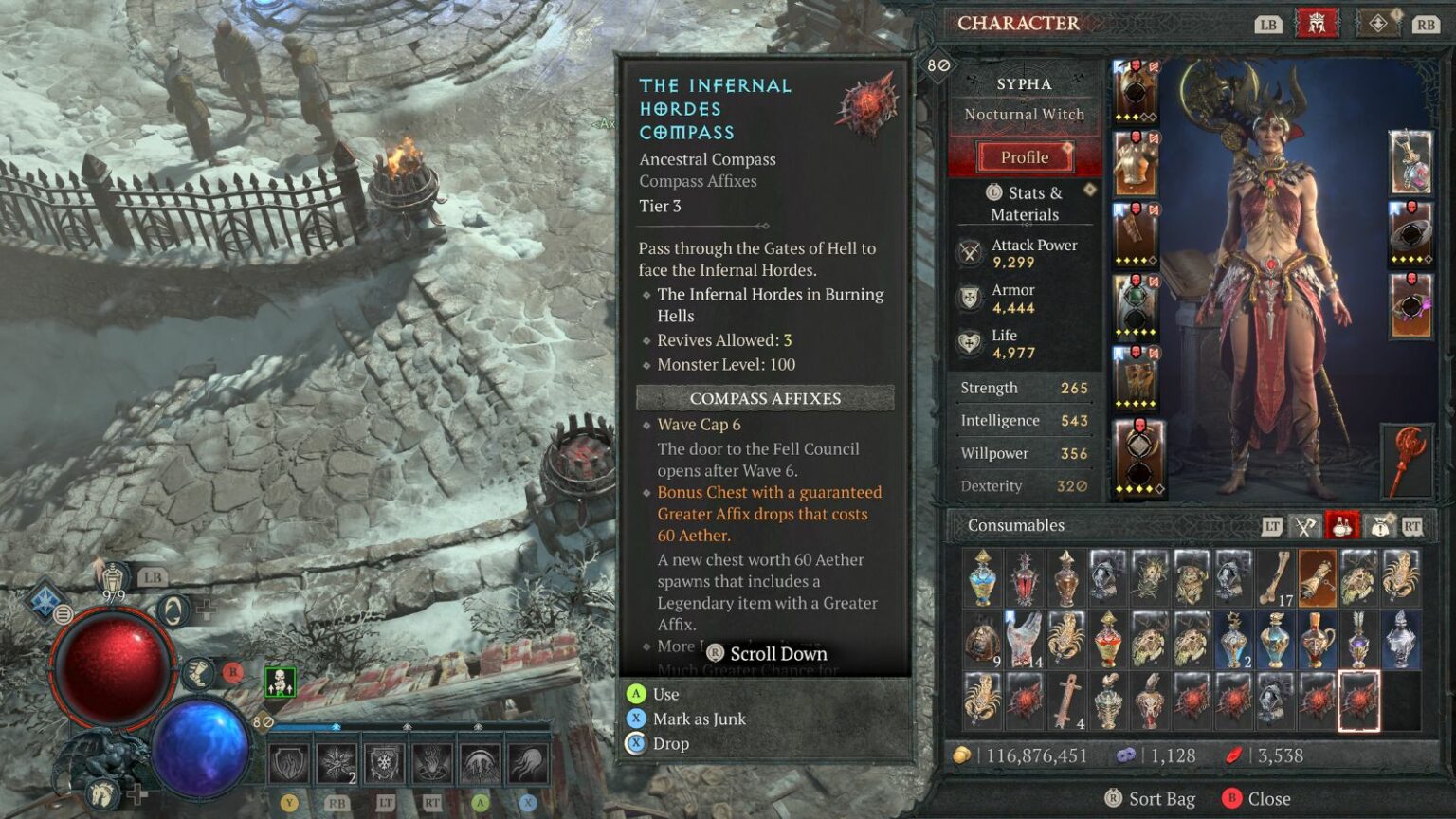Use the Infernal Hordes Compass
The height and width of the screenshot is (819, 1456).
point(664,694)
